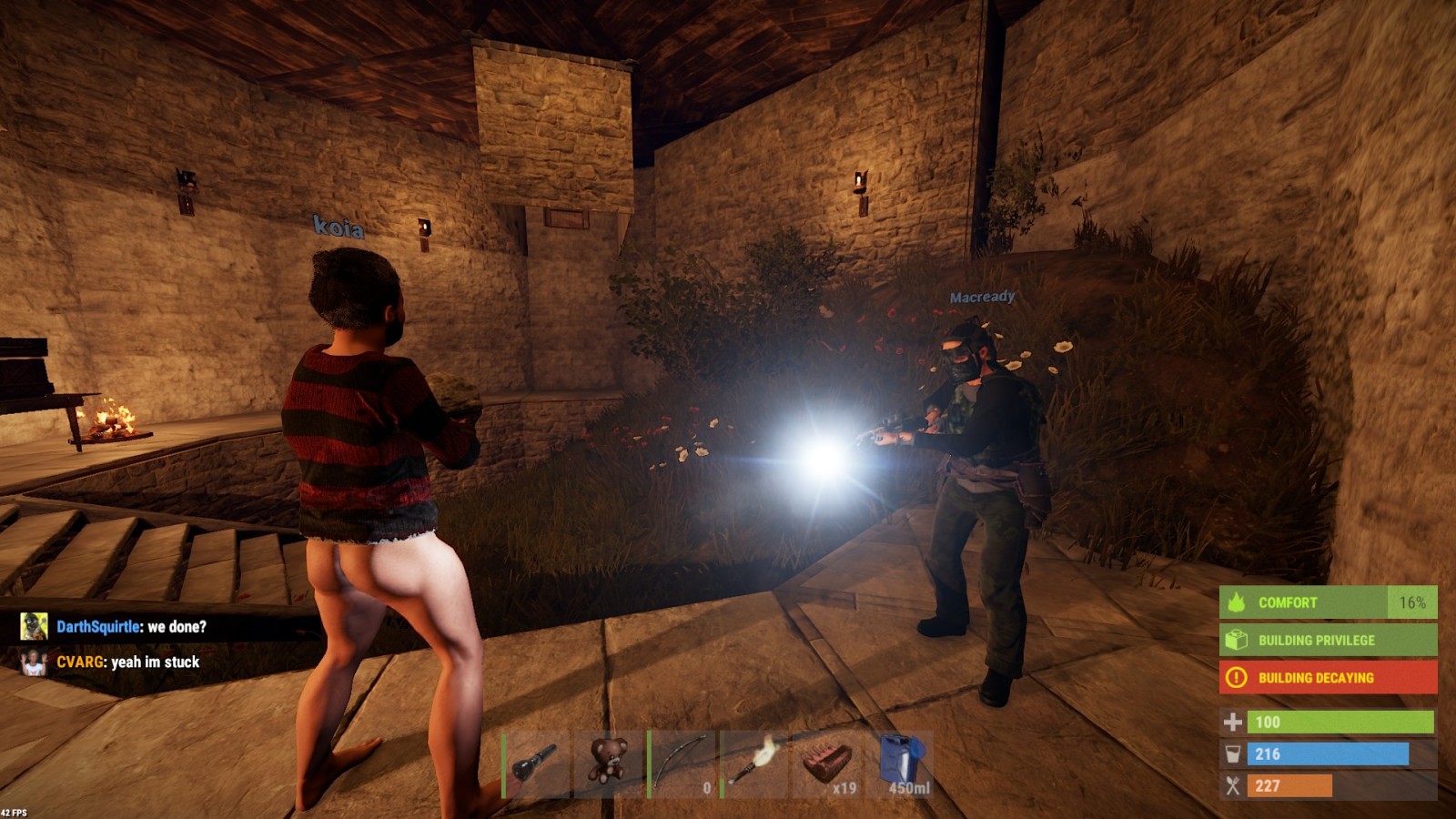Viewport: 1456px width, 819px height.
Task: Click CVARG's chat message
Action: coord(127,662)
